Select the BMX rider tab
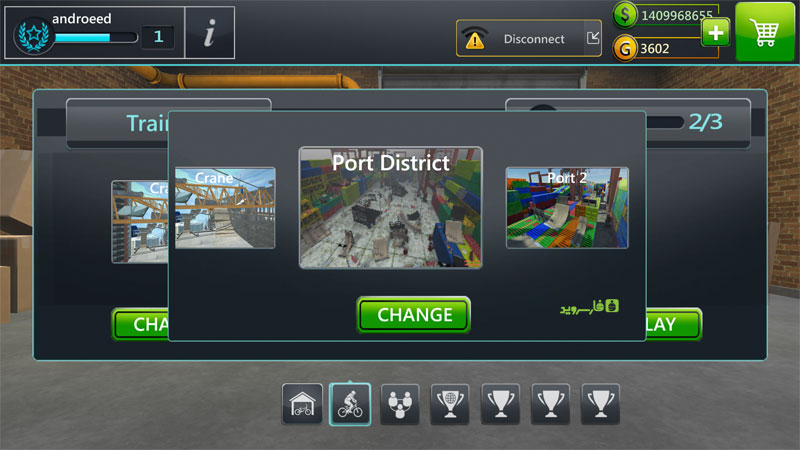The width and height of the screenshot is (800, 450). (350, 404)
